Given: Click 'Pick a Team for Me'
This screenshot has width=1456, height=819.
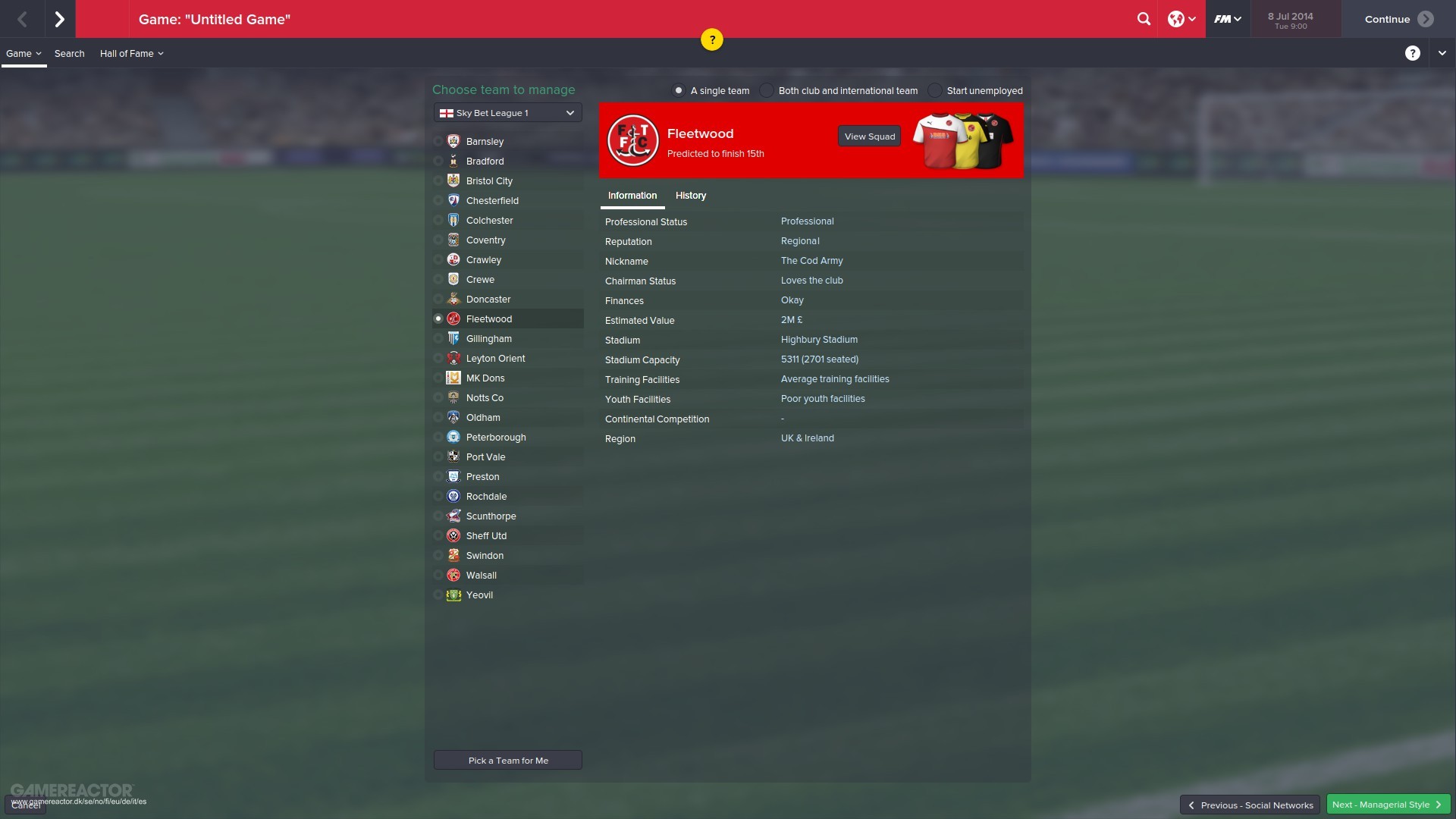Looking at the screenshot, I should click(x=507, y=760).
